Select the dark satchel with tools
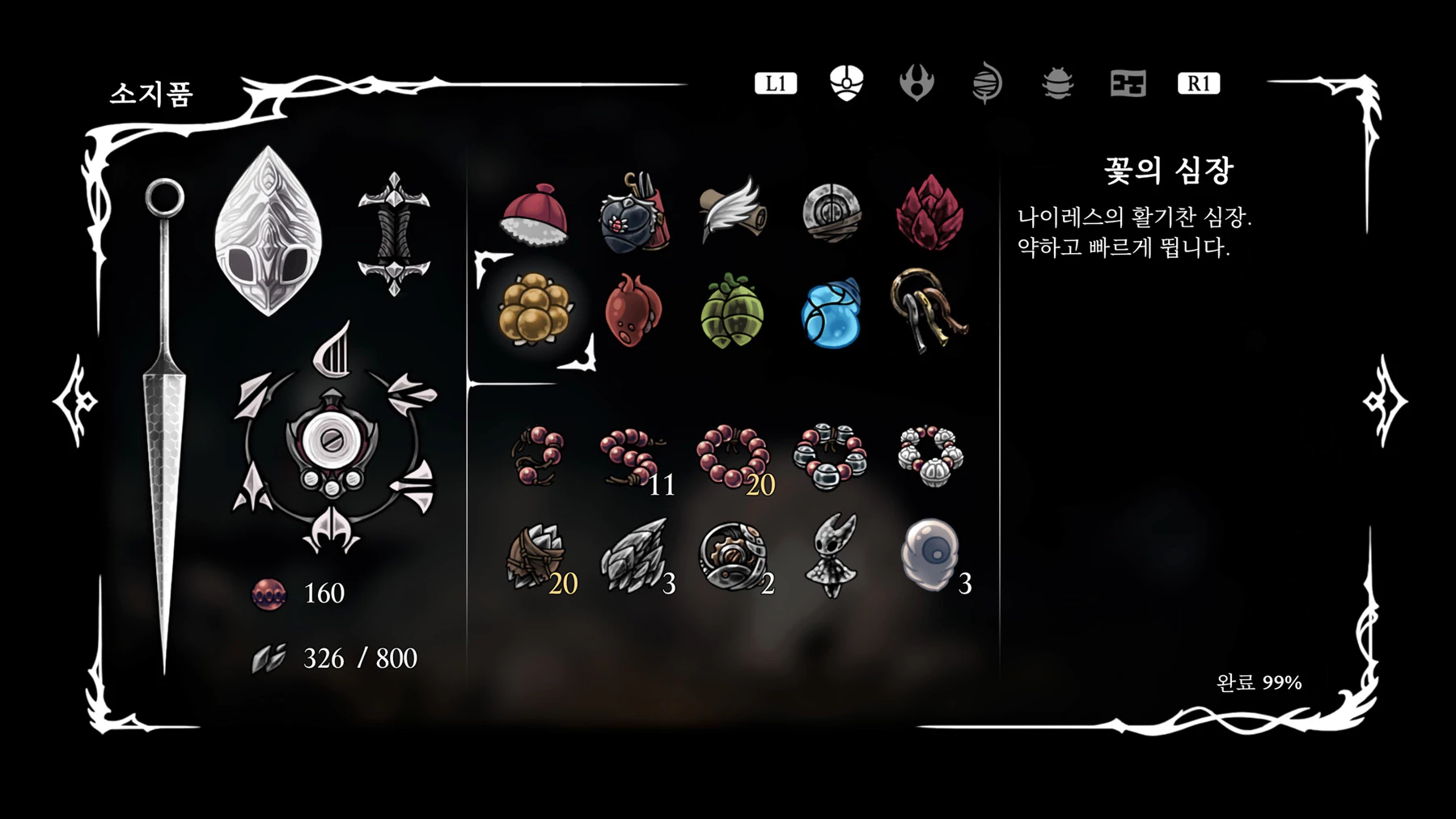The image size is (1456, 819). click(x=633, y=213)
